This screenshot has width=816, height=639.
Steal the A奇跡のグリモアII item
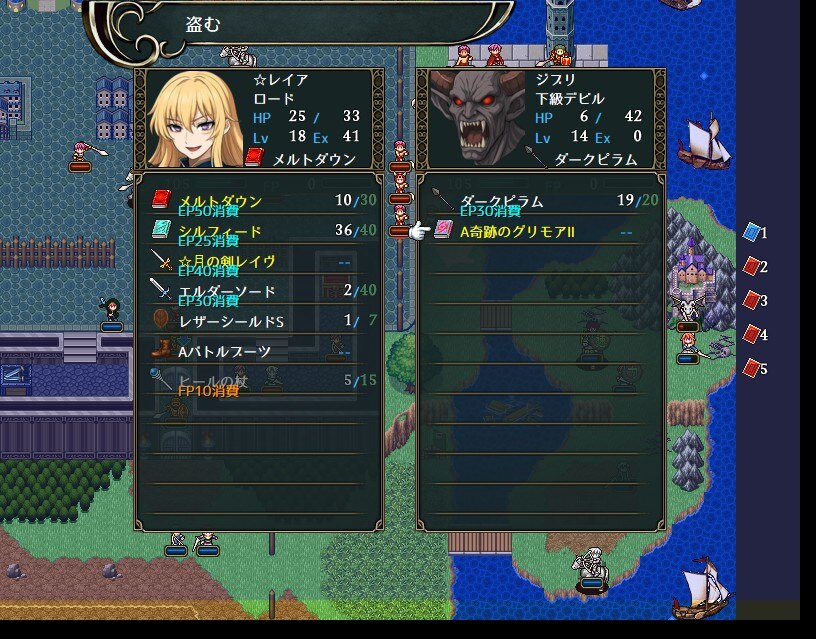(540, 231)
